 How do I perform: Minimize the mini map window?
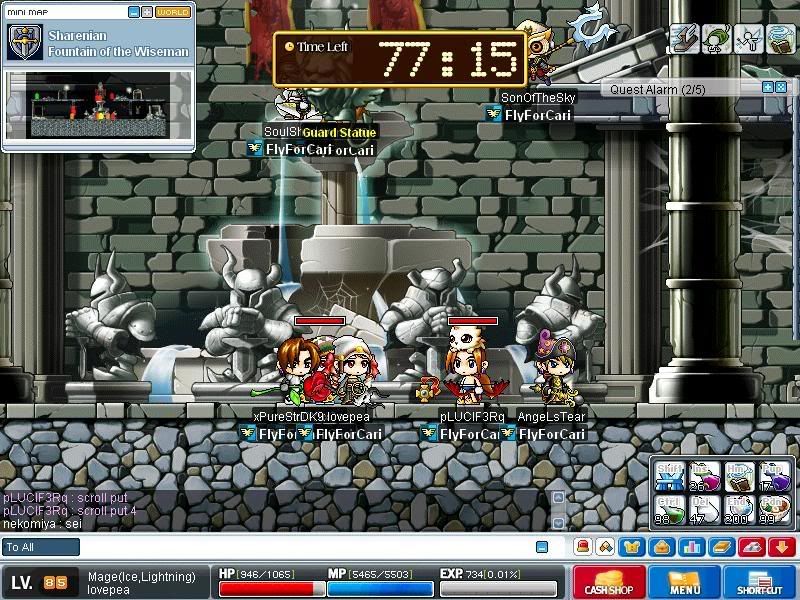[135, 12]
